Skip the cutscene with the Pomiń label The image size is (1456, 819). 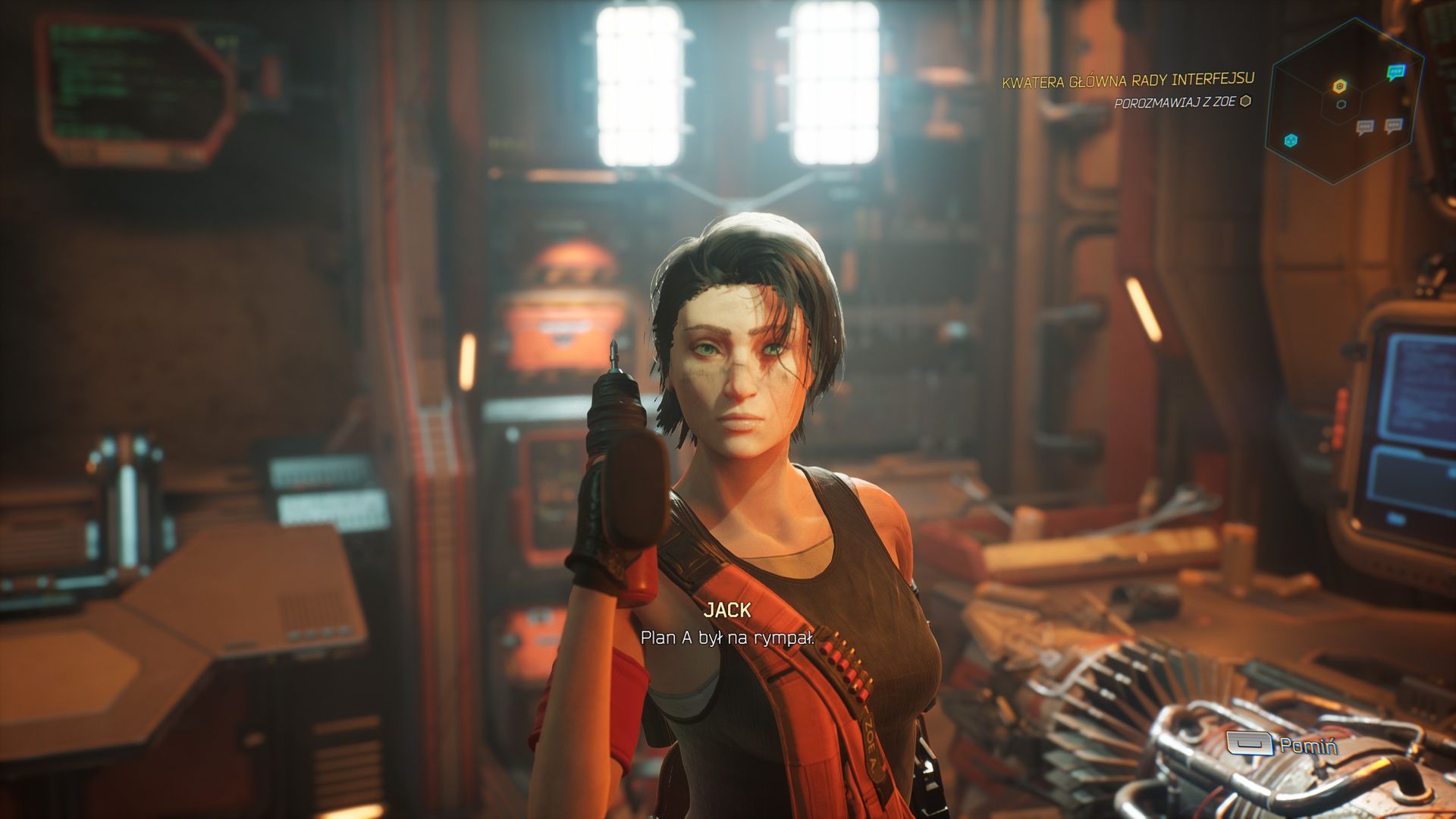[x=1307, y=745]
